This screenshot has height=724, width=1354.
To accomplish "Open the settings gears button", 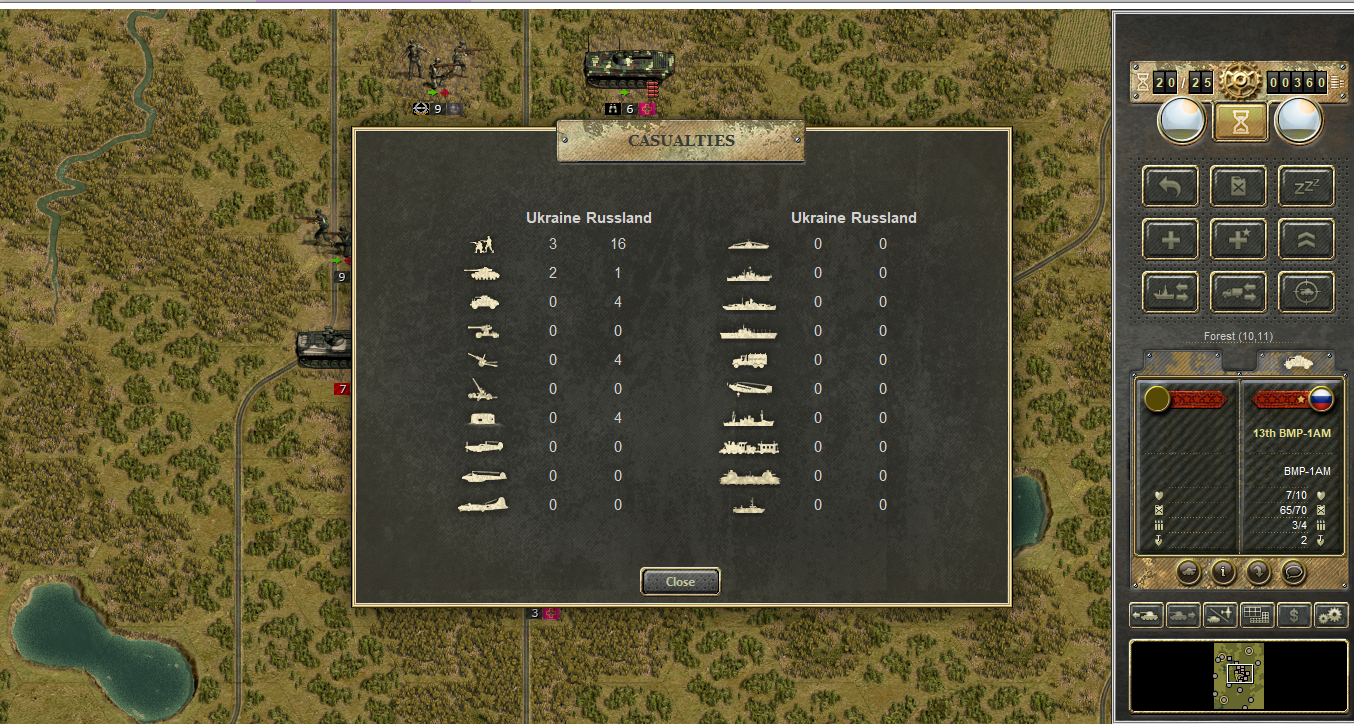I will [1331, 615].
